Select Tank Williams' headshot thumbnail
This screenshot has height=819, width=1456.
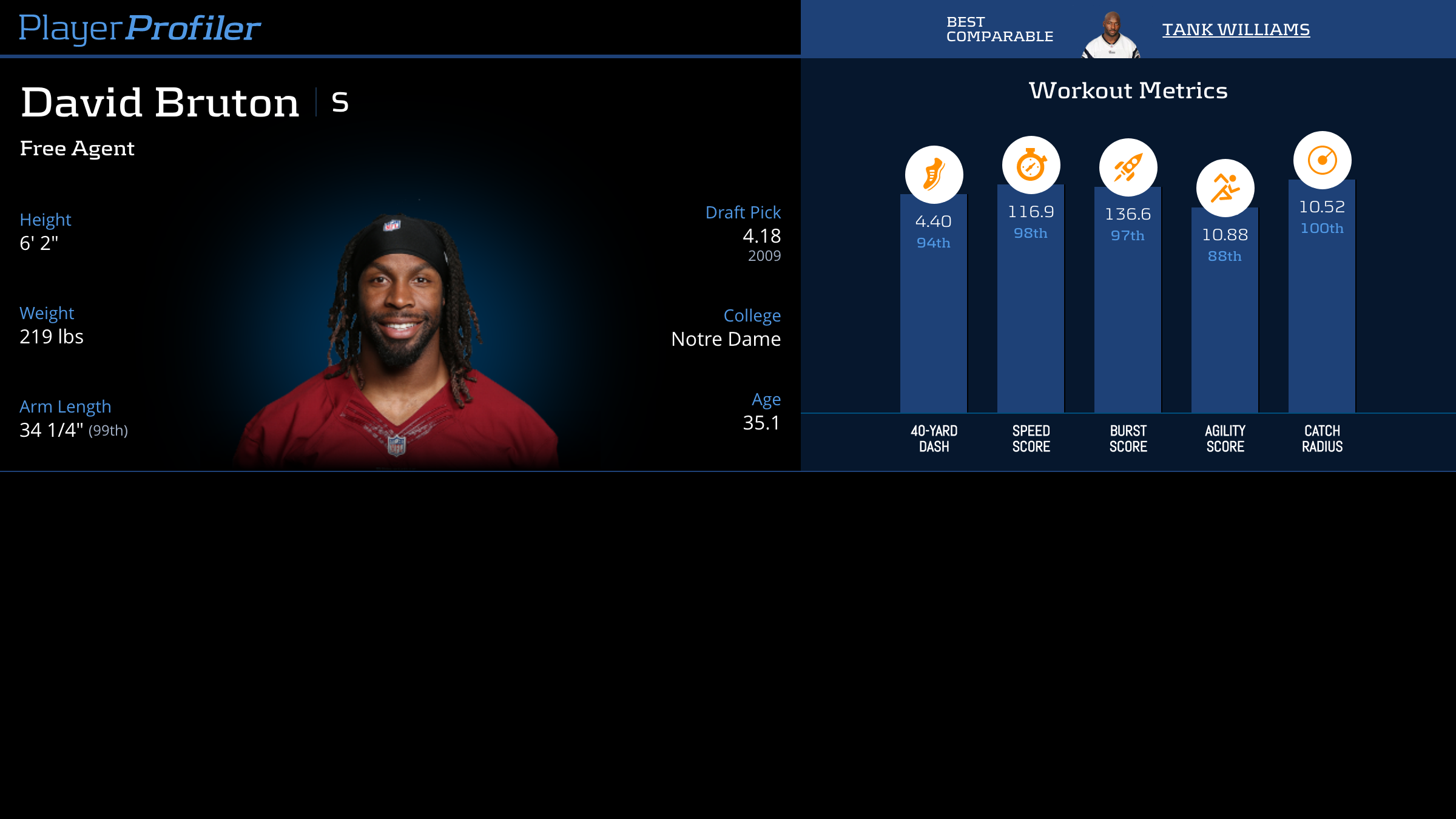point(1111,35)
